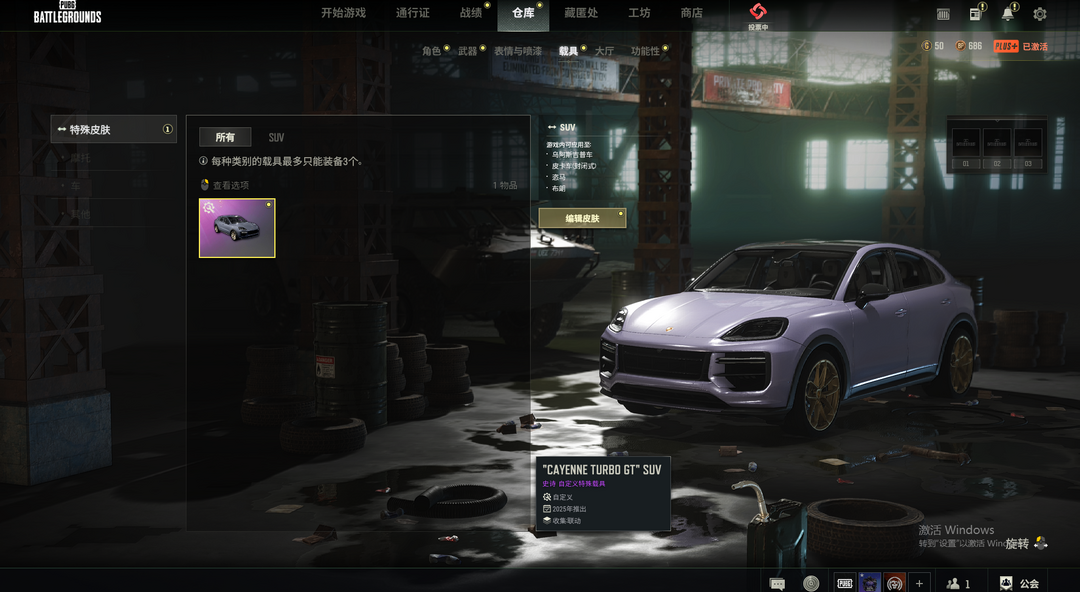Image resolution: width=1080 pixels, height=592 pixels.
Task: Switch to the 武器 (Weapons) sub-tab
Action: tap(467, 51)
